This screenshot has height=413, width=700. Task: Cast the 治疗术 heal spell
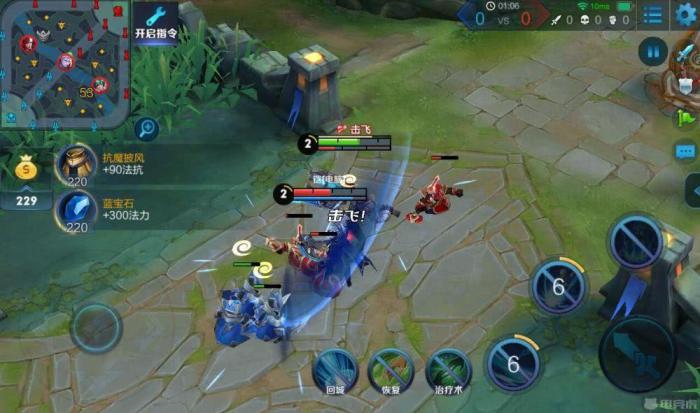pyautogui.click(x=448, y=369)
